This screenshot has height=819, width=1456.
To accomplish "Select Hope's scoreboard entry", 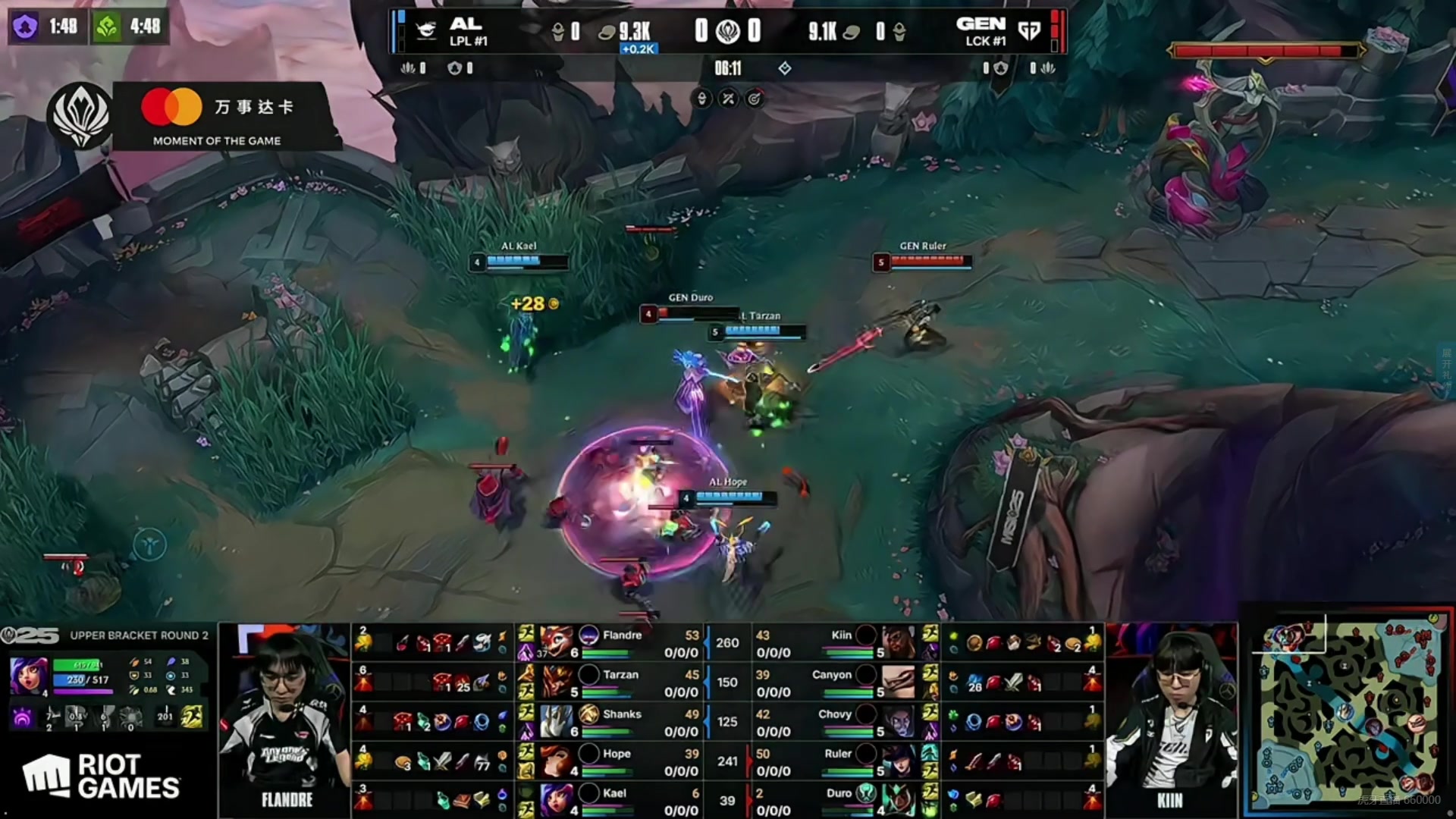I will 617,754.
